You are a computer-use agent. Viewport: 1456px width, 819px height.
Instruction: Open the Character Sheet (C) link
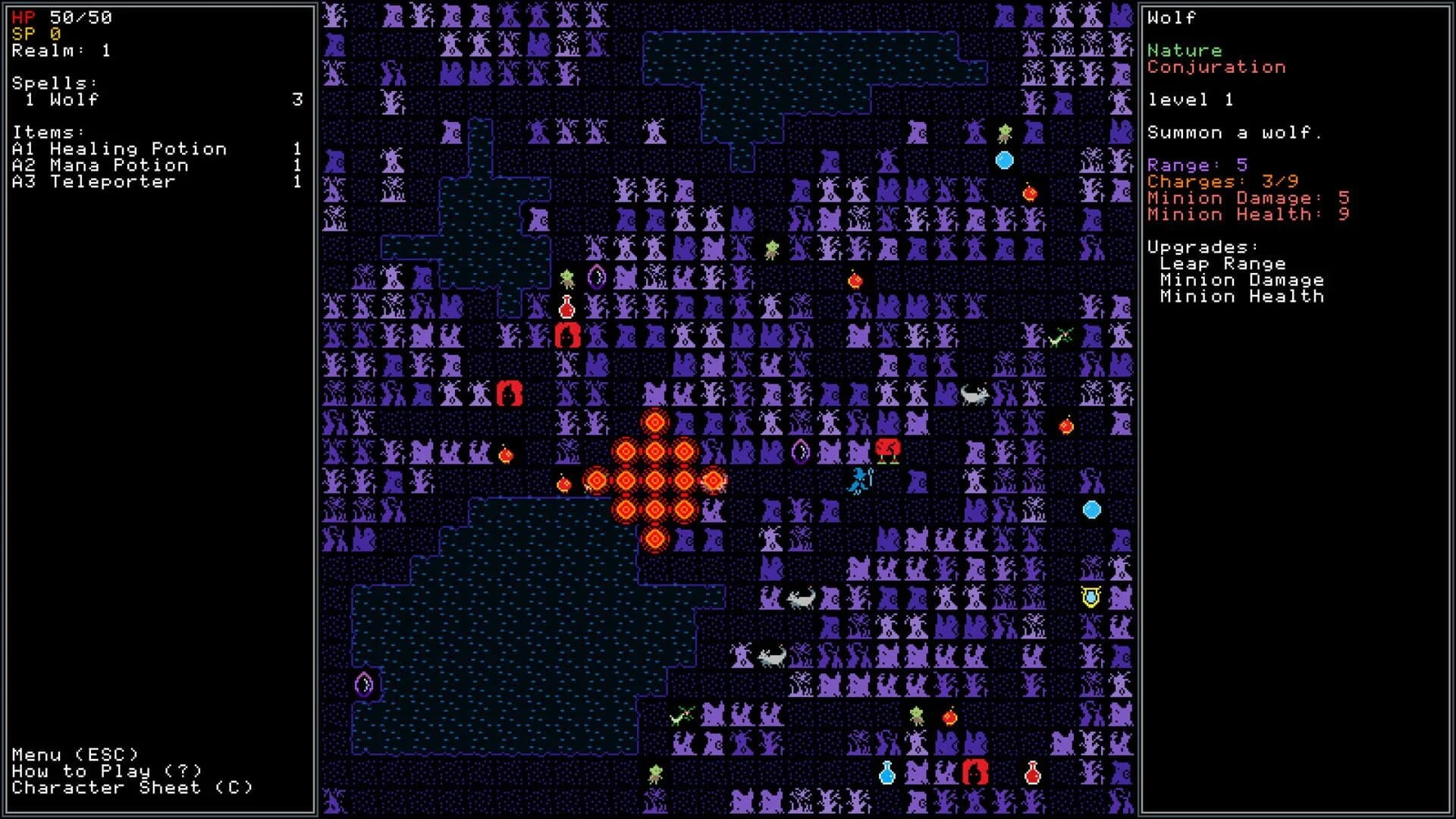(x=129, y=786)
